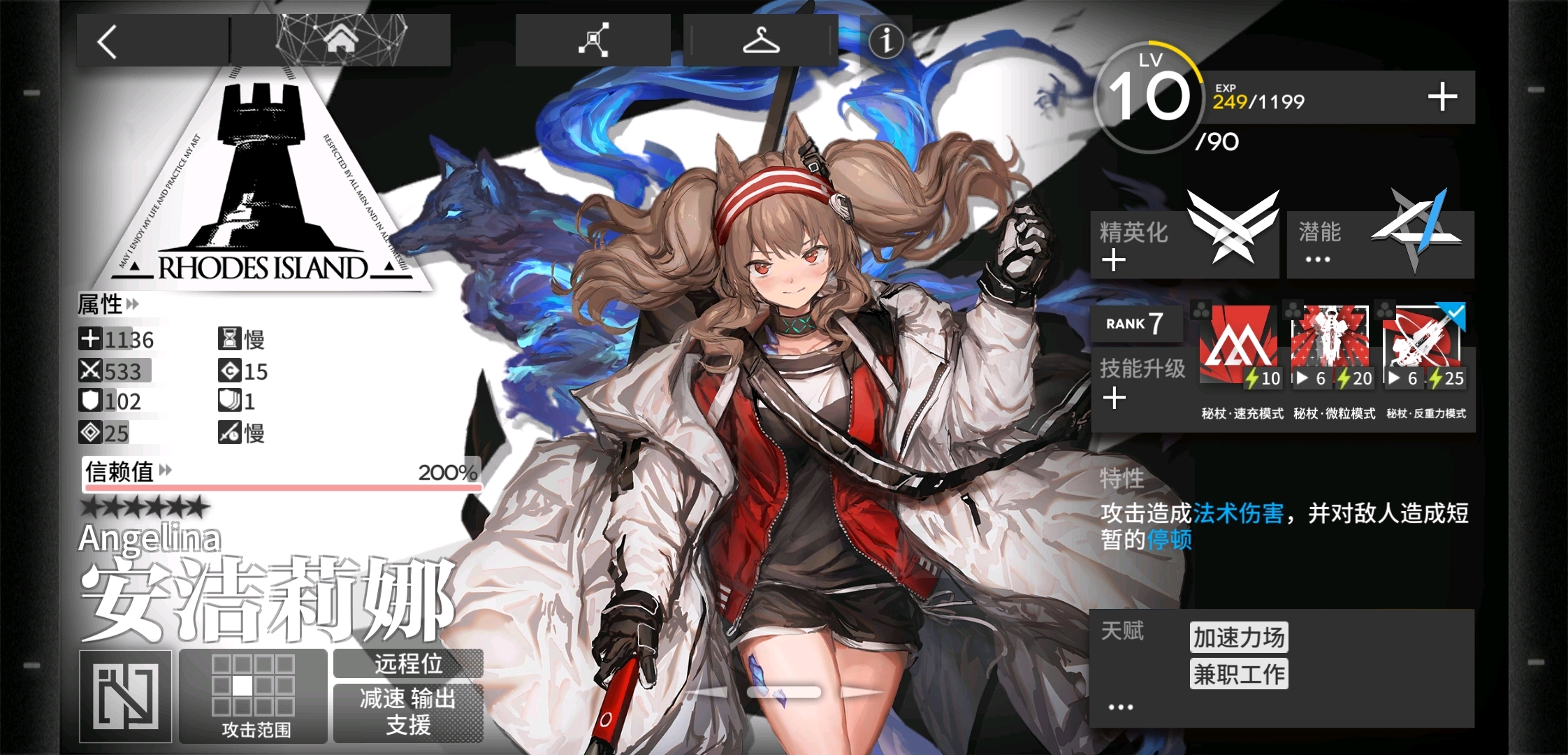This screenshot has width=1568, height=755.
Task: Expand the 天赋 talent ellipsis
Action: 1121,707
